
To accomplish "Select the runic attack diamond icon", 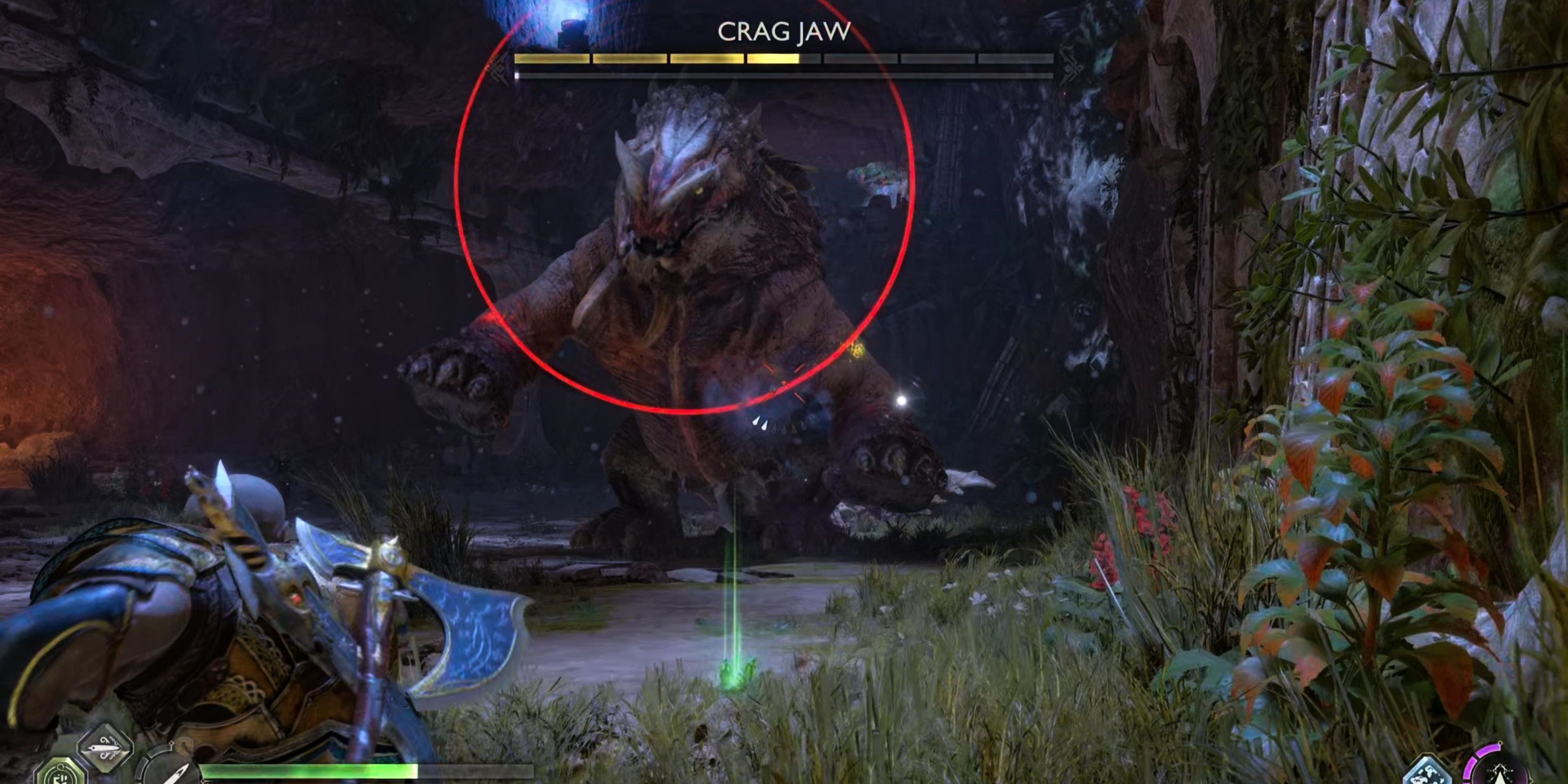I will click(103, 751).
